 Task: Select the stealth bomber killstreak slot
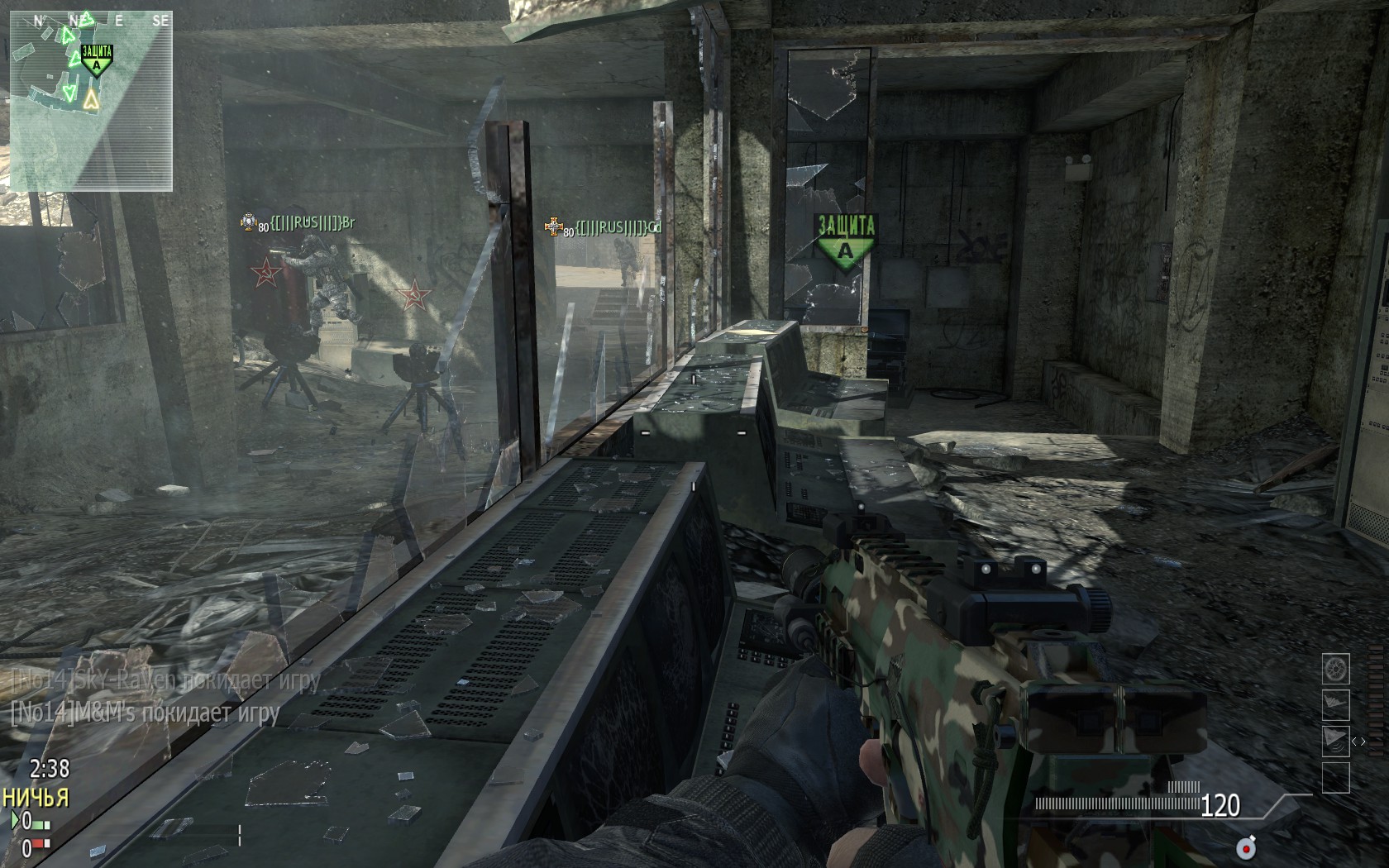tap(1336, 704)
